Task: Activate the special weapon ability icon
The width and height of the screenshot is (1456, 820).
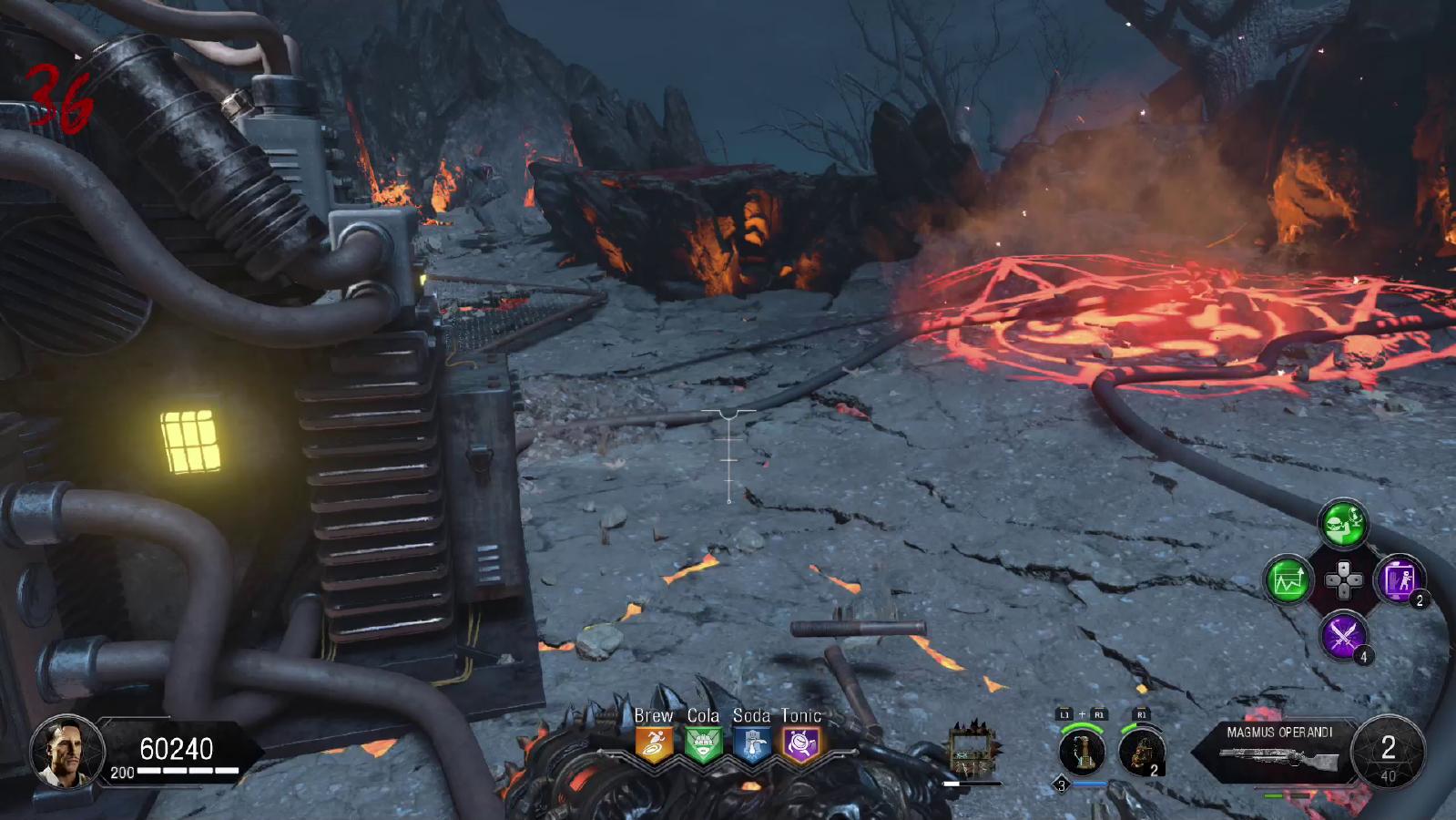Action: 1082,753
